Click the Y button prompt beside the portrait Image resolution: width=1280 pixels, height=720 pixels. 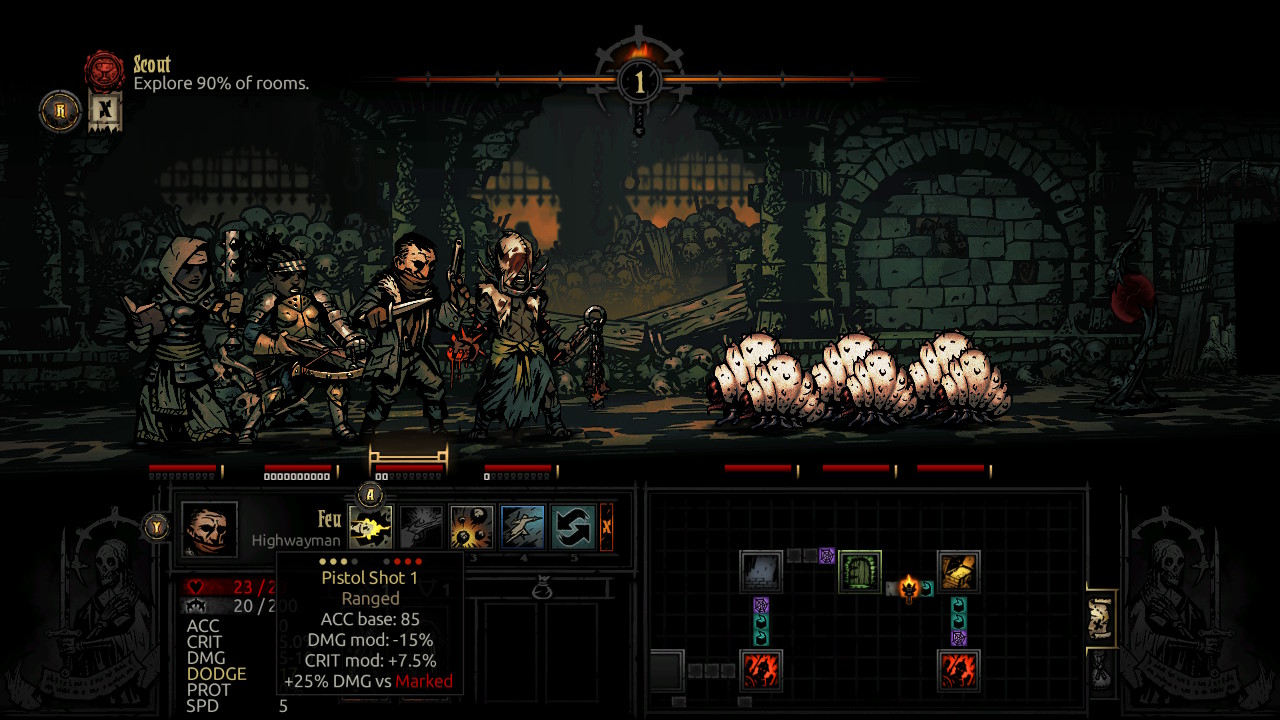(156, 525)
